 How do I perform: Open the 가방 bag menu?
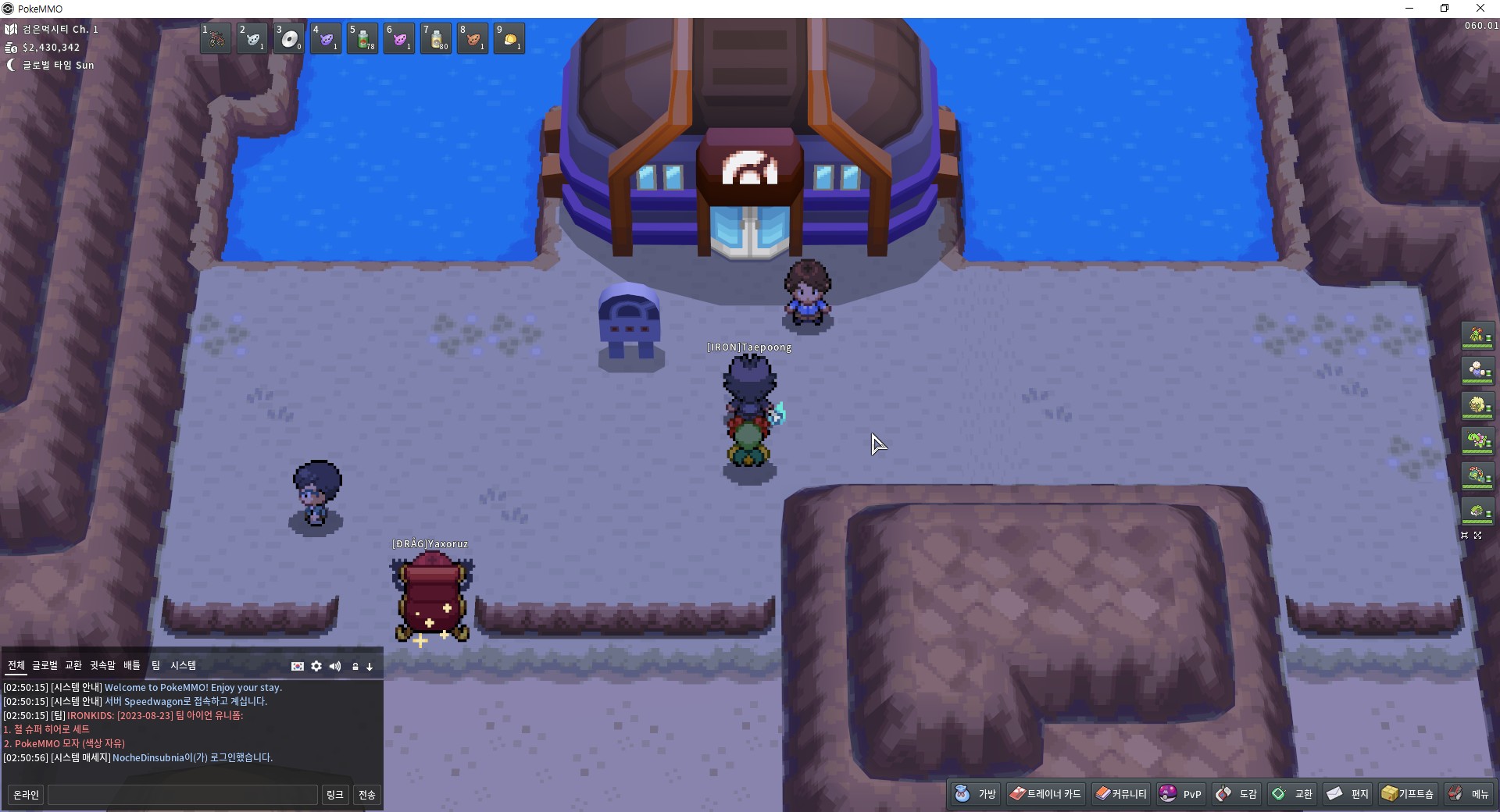pos(977,794)
